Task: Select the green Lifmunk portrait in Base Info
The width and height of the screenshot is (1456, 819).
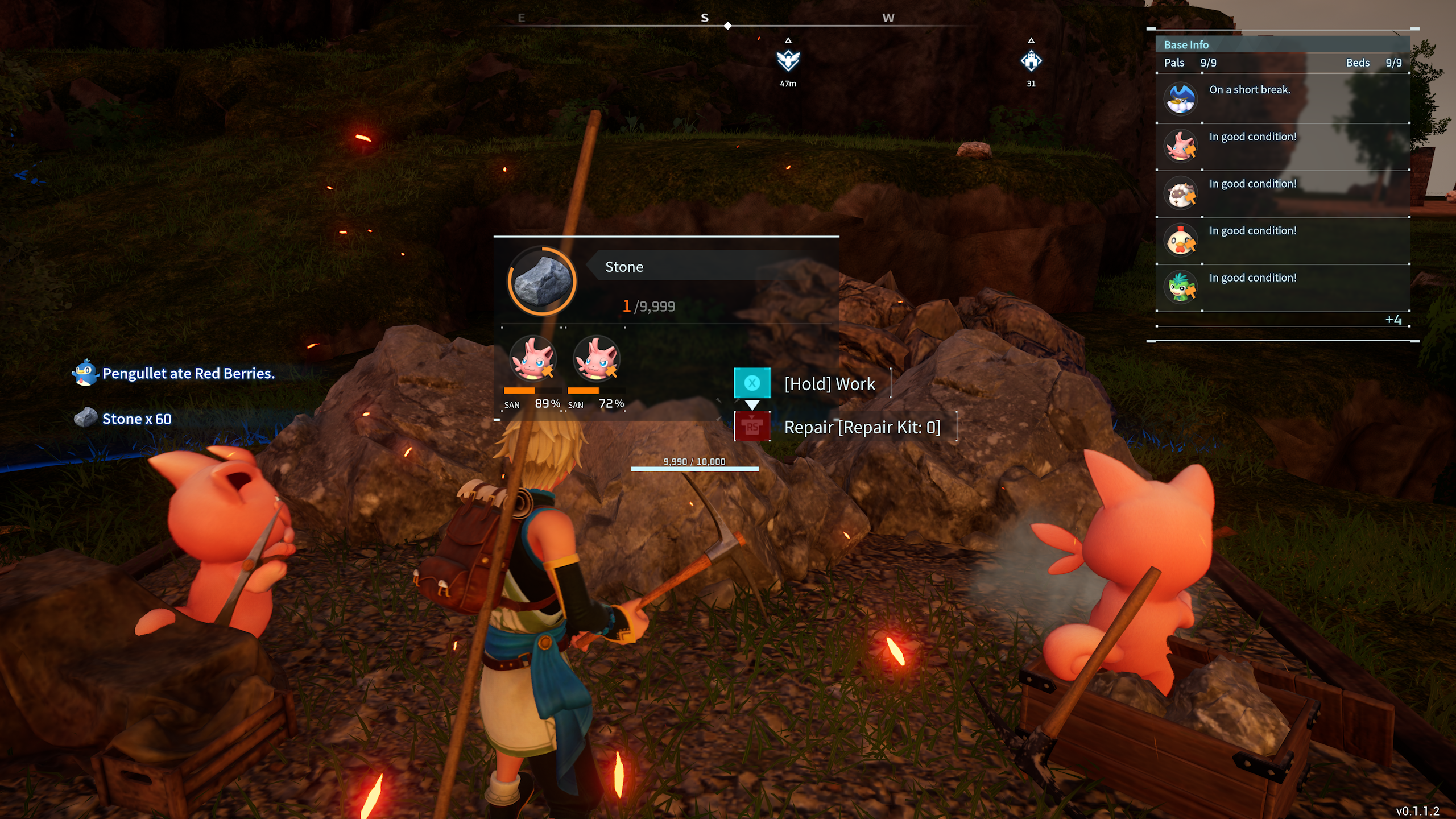Action: (x=1180, y=287)
